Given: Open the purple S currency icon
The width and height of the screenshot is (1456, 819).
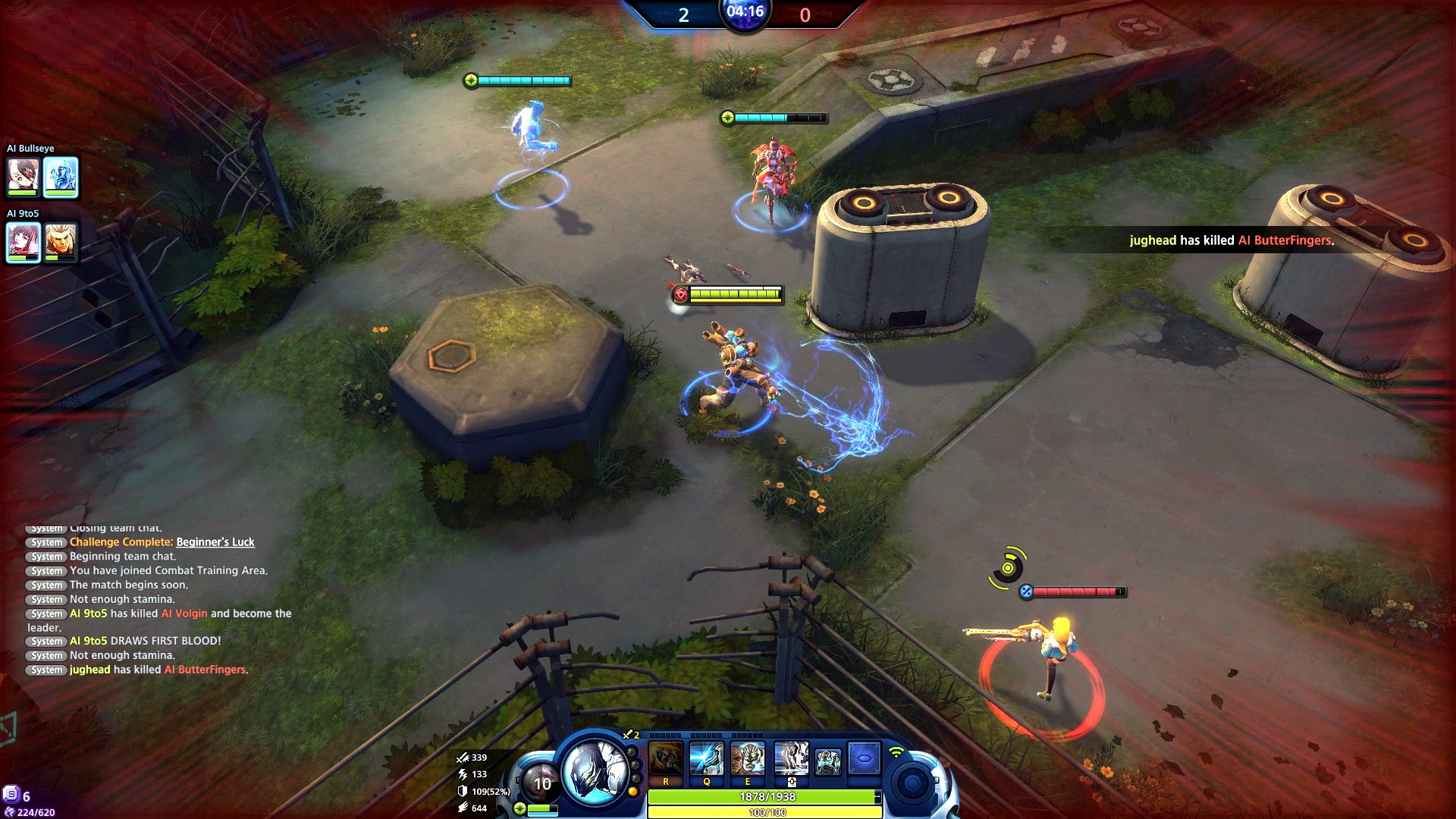Looking at the screenshot, I should tap(11, 794).
